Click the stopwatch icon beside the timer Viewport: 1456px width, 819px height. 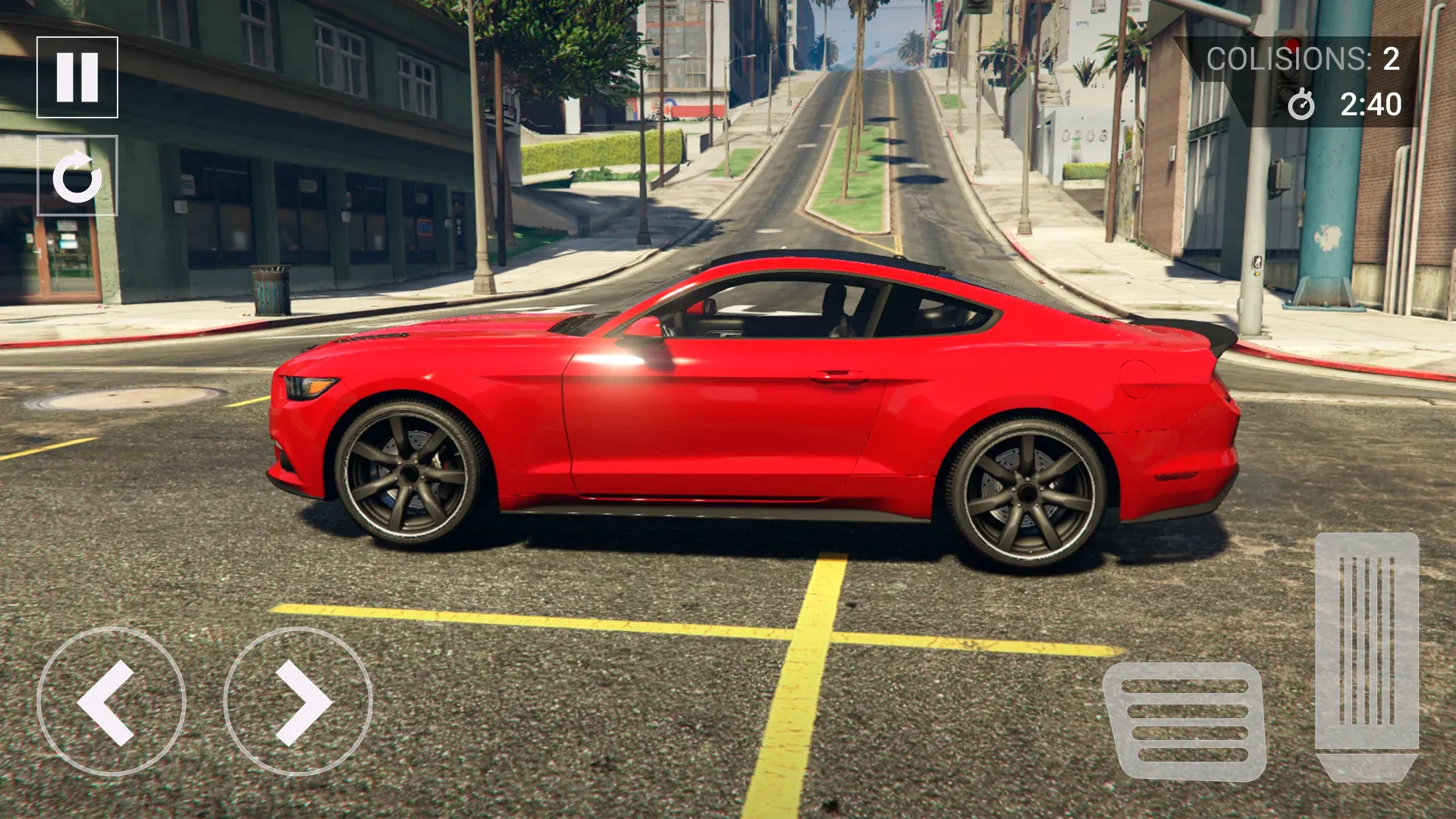[x=1303, y=106]
